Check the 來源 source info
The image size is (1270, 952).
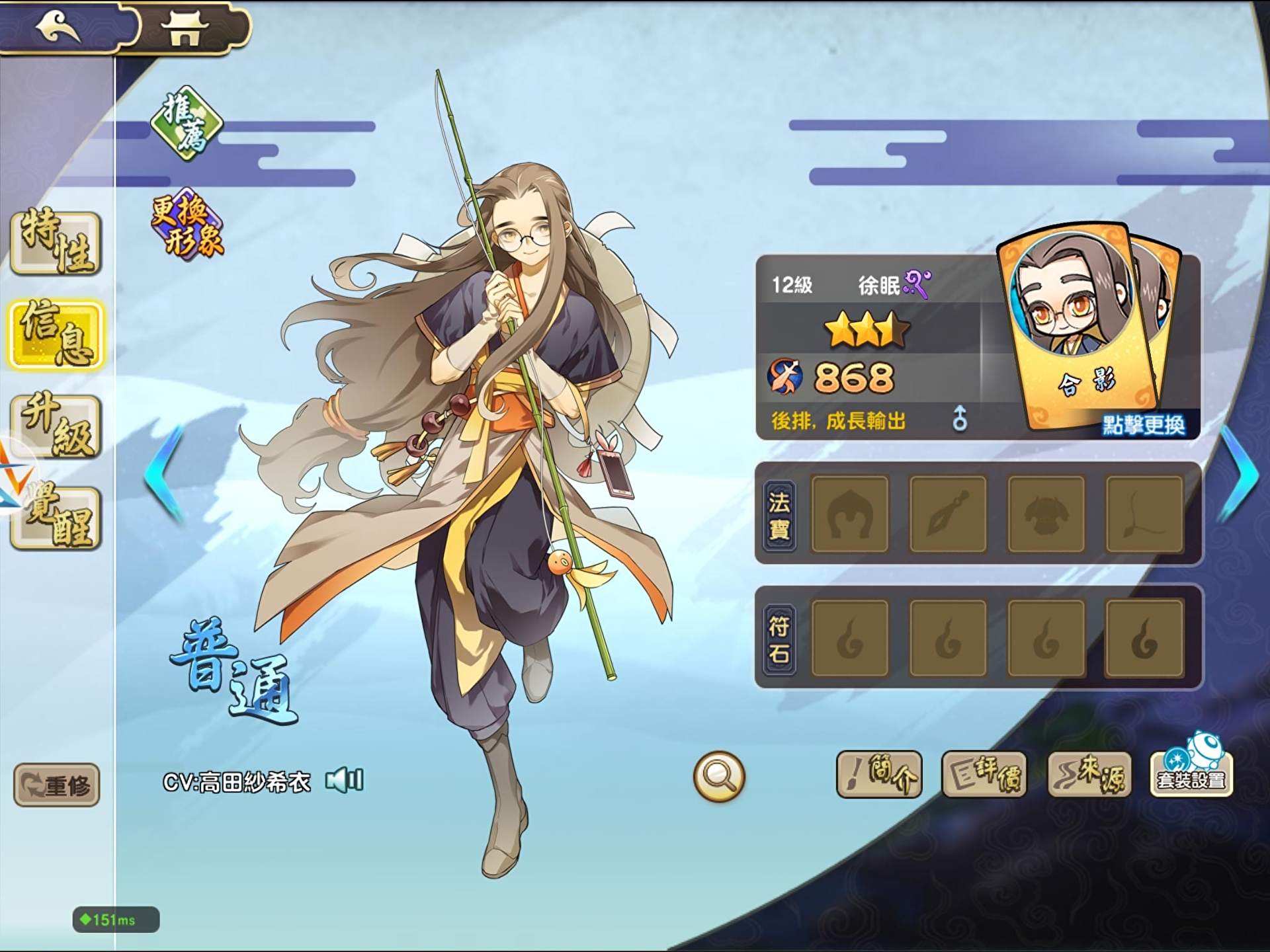1089,774
